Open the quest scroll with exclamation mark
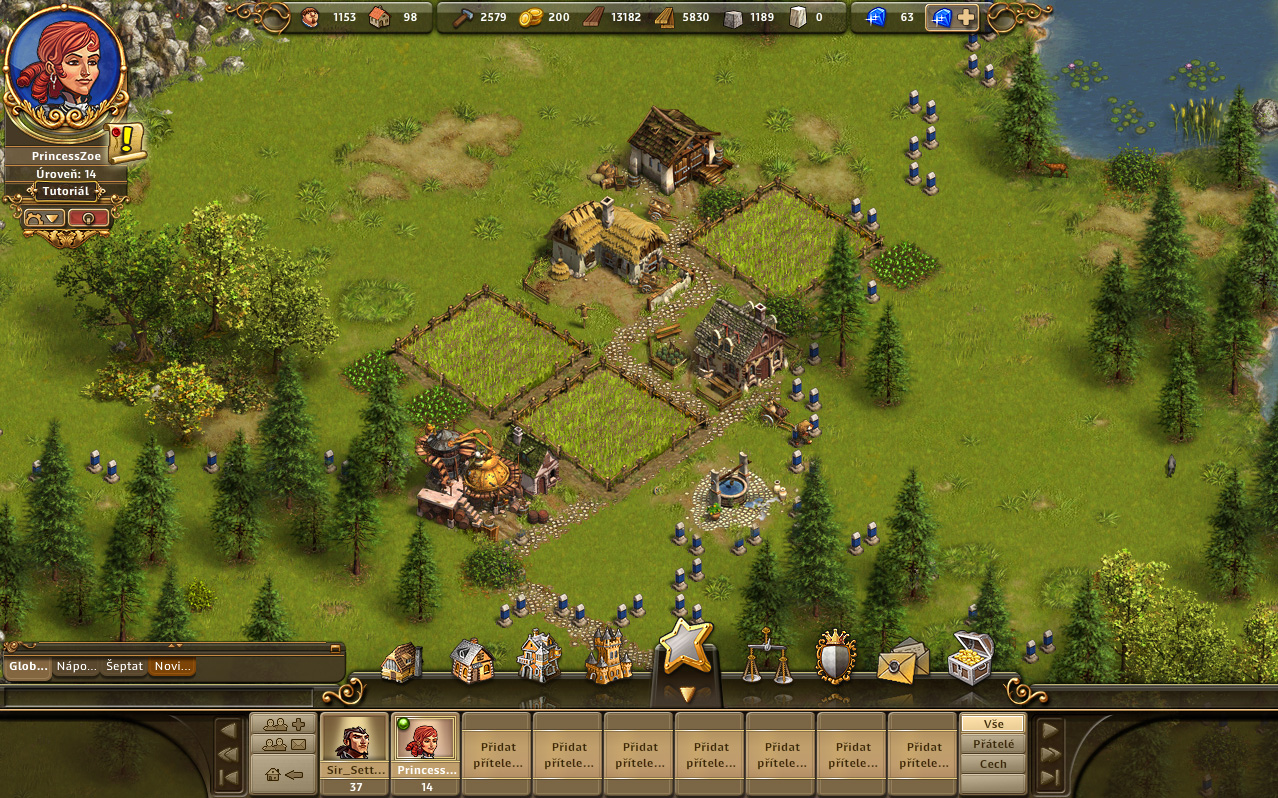Viewport: 1278px width, 798px height. coord(127,143)
